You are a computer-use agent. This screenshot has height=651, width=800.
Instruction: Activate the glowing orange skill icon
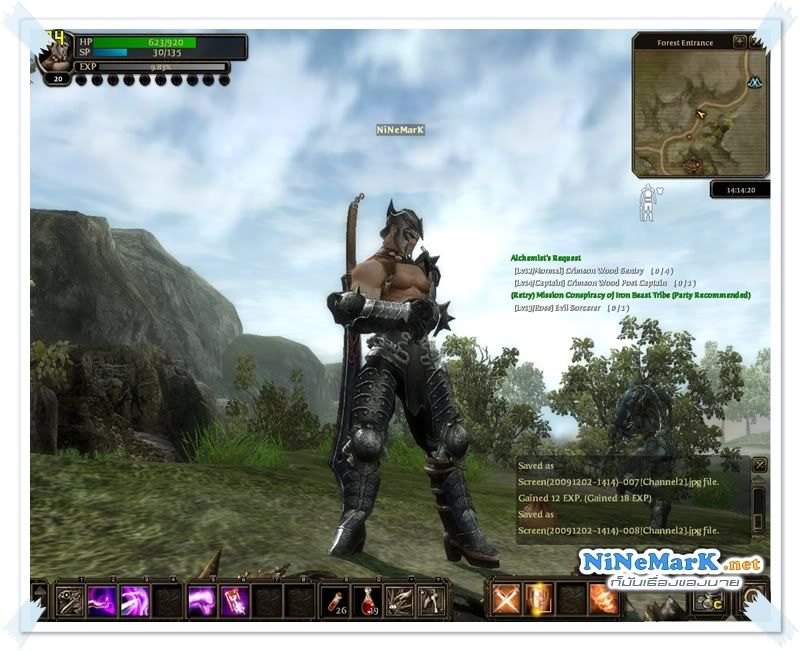pos(539,598)
